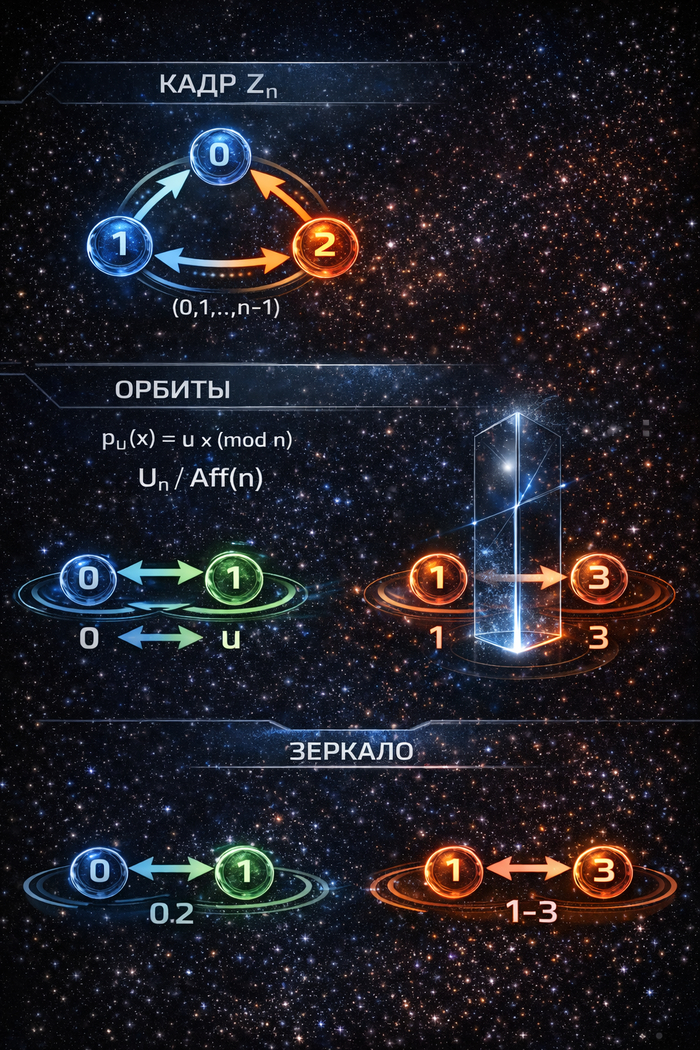Viewport: 700px width, 1050px height.
Task: Pick green node 1 in the ОРБИТЫ section
Action: 233,580
